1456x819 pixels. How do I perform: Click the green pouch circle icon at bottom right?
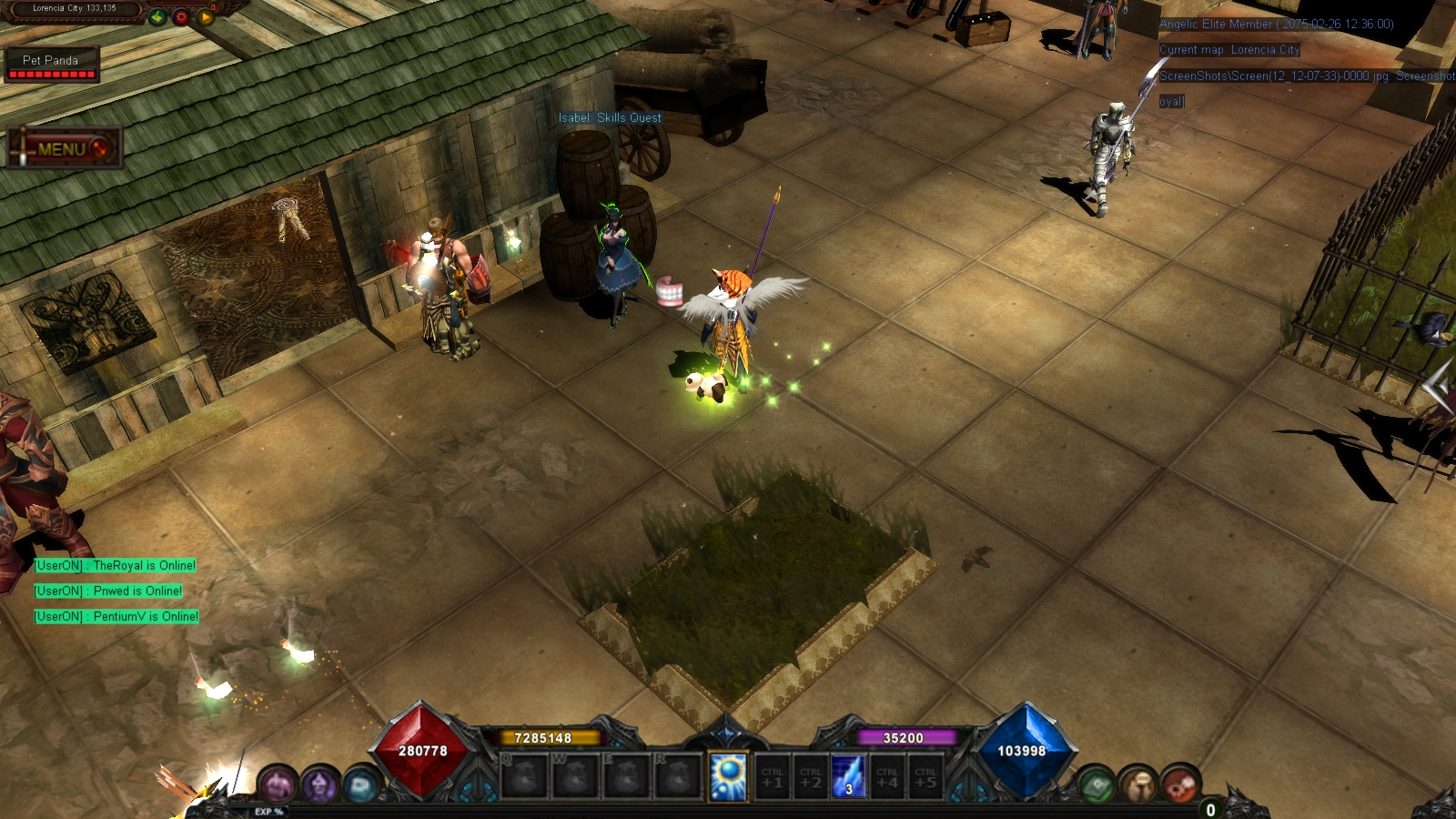click(1095, 783)
